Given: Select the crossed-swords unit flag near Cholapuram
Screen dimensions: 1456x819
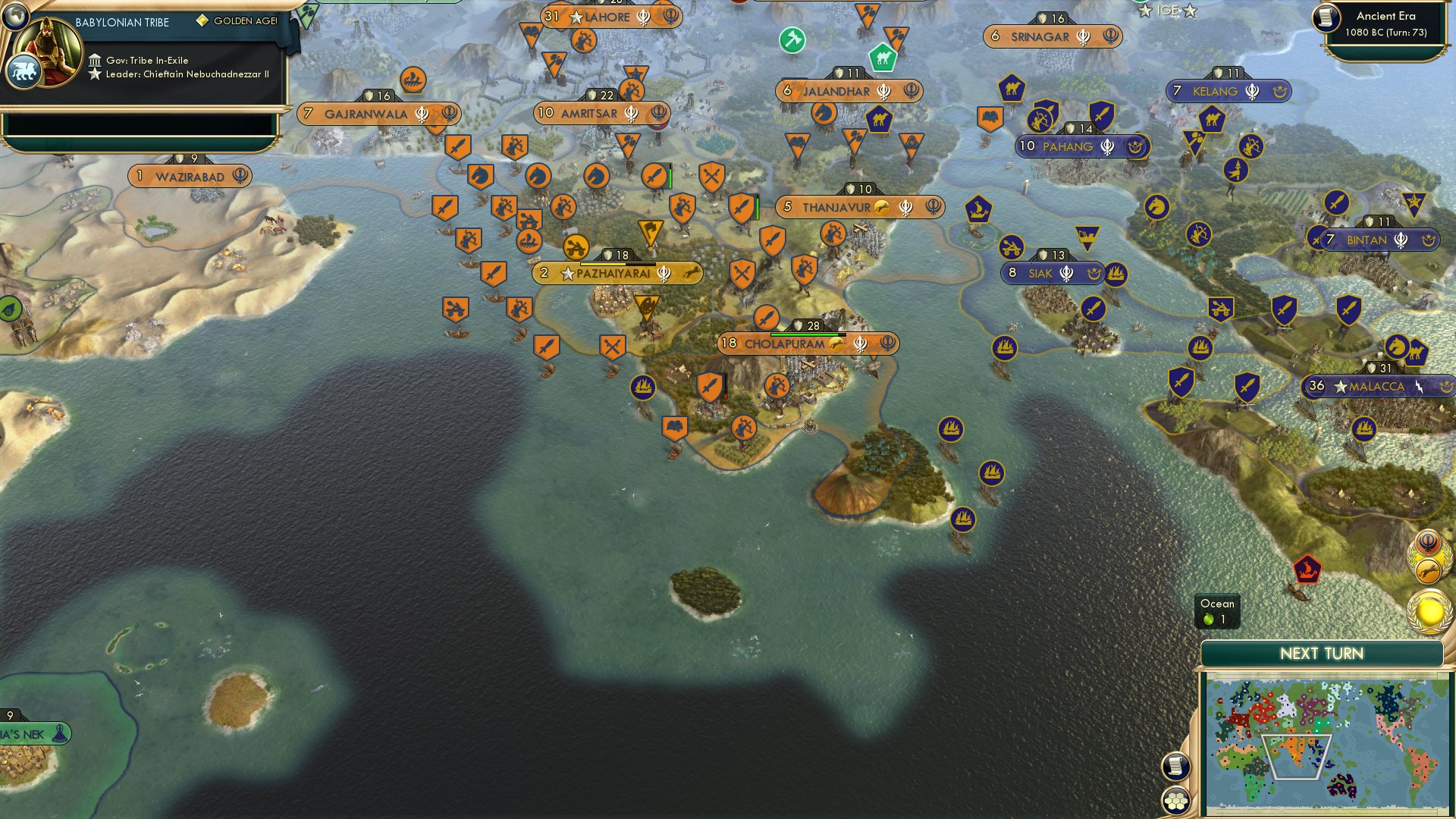Looking at the screenshot, I should tap(611, 345).
